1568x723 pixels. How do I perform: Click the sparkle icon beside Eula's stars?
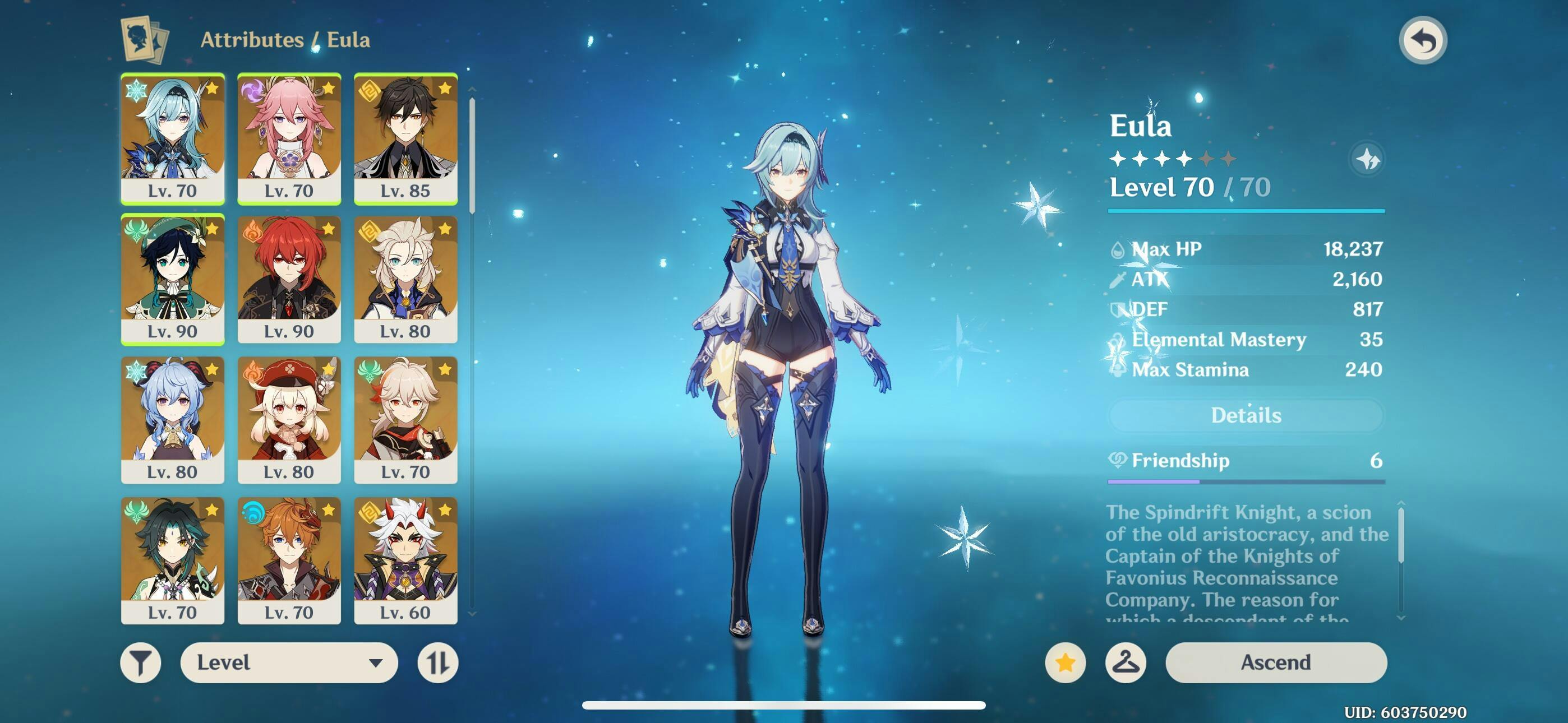[x=1367, y=159]
